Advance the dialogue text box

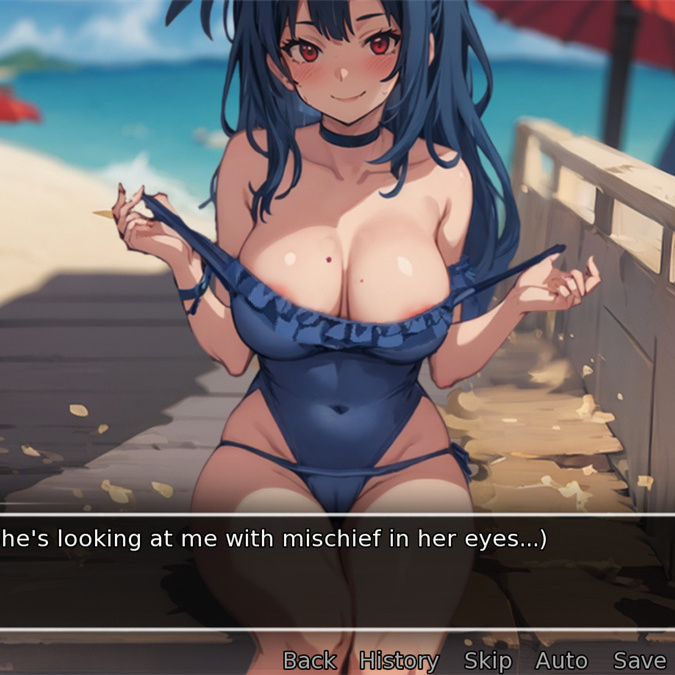tap(337, 572)
